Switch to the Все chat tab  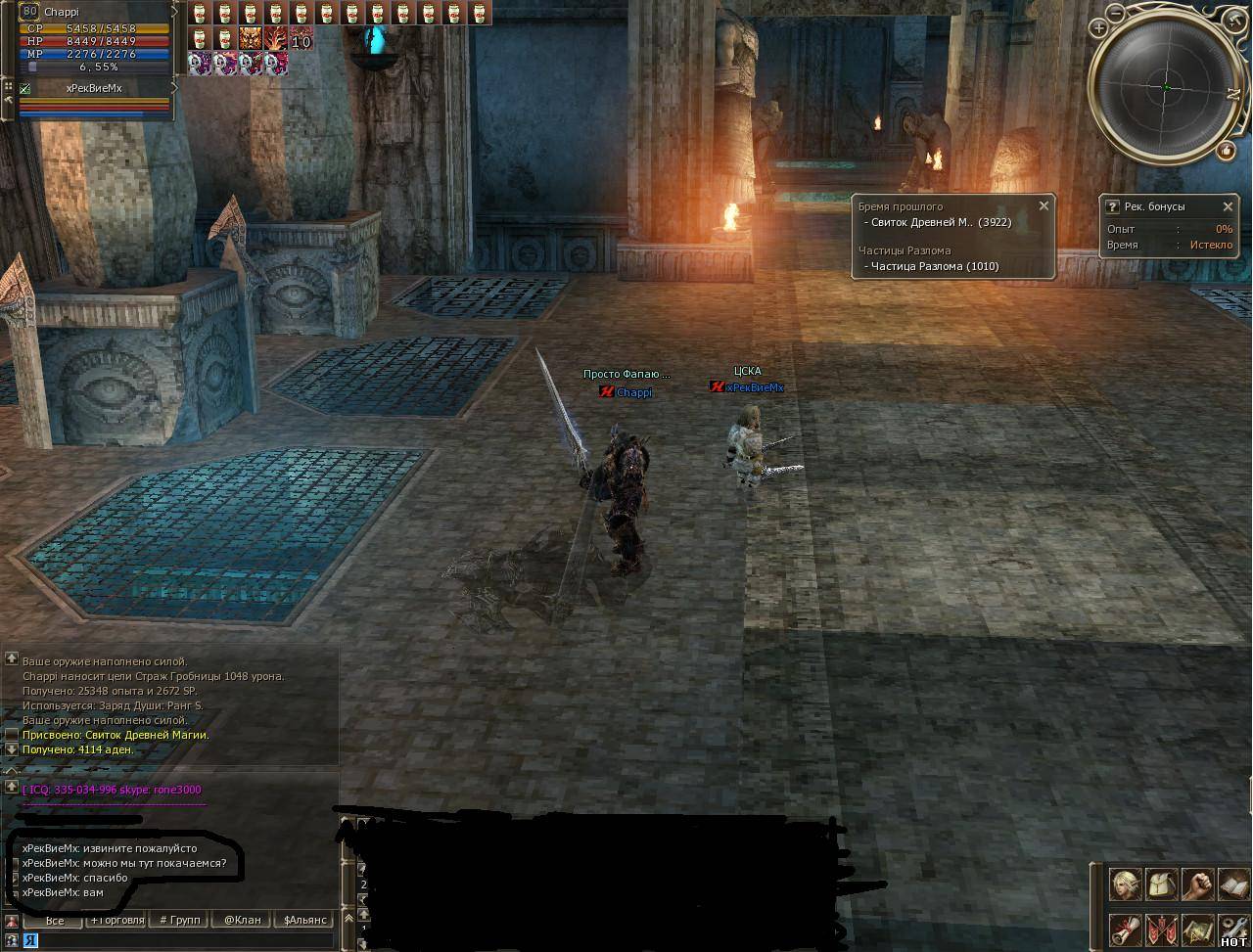(x=55, y=921)
